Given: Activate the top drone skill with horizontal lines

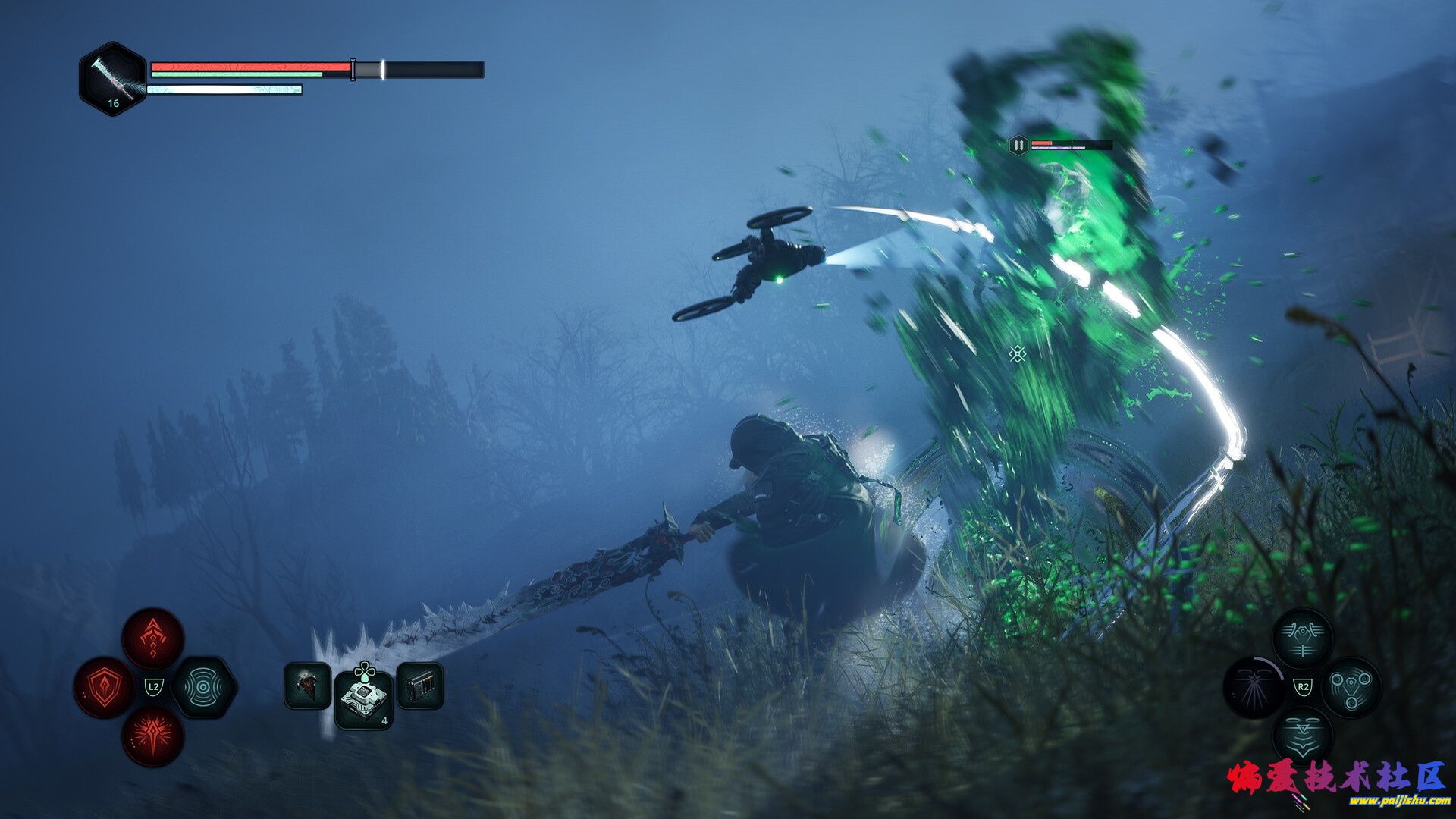Looking at the screenshot, I should 1302,639.
